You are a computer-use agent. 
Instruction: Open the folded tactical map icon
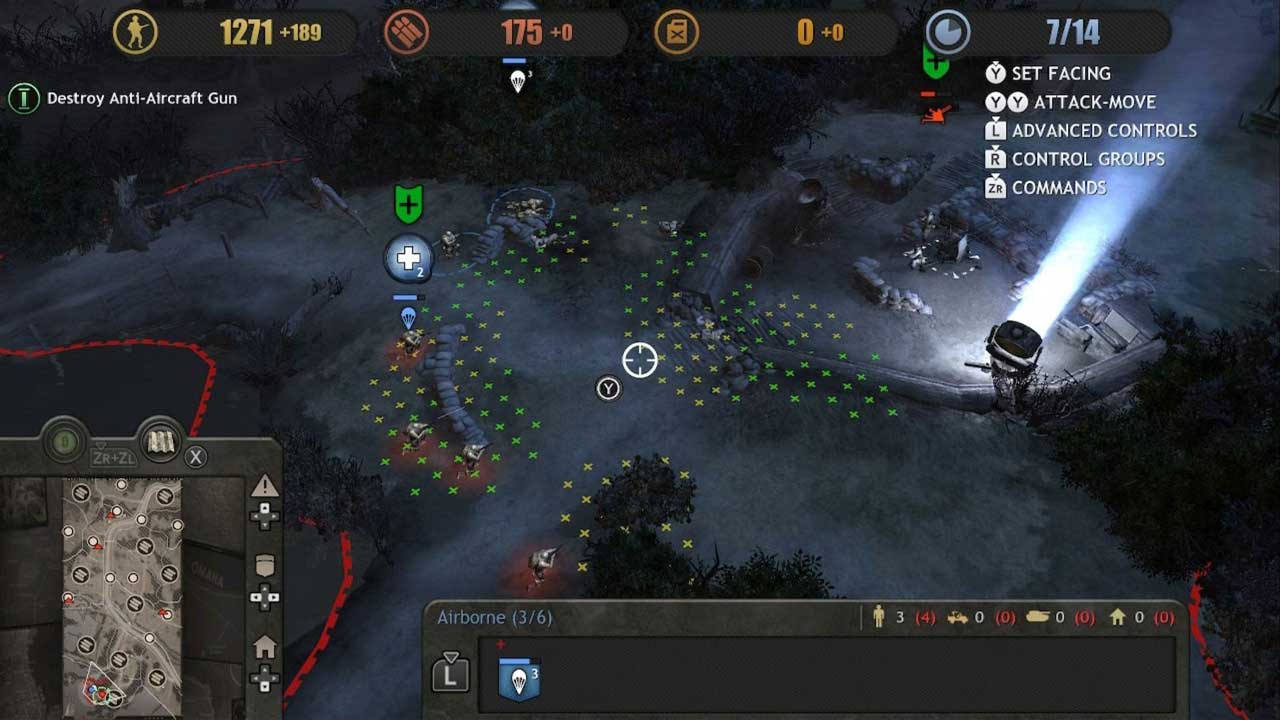point(161,443)
